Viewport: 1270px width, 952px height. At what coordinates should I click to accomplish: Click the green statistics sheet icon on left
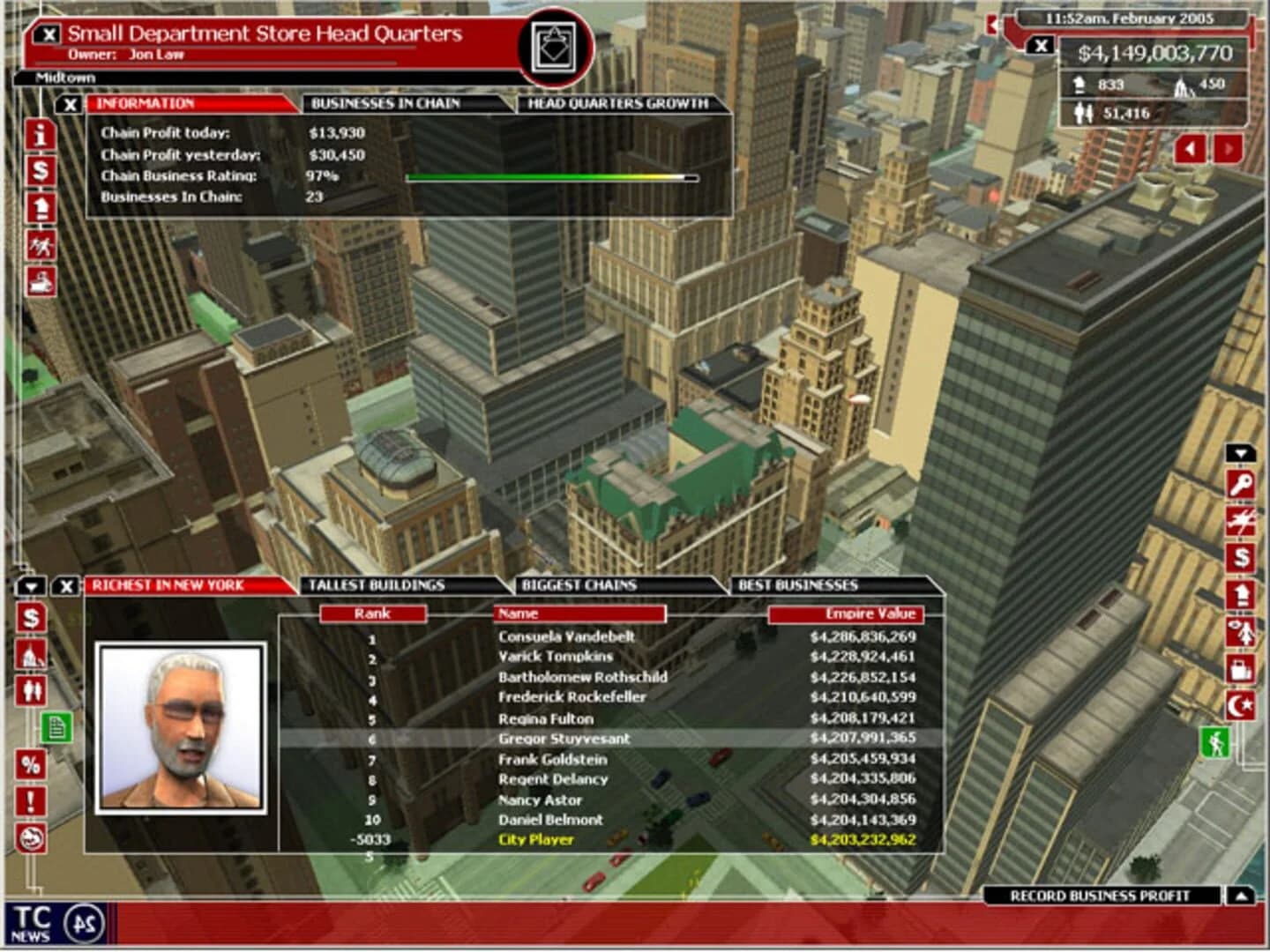pos(56,725)
